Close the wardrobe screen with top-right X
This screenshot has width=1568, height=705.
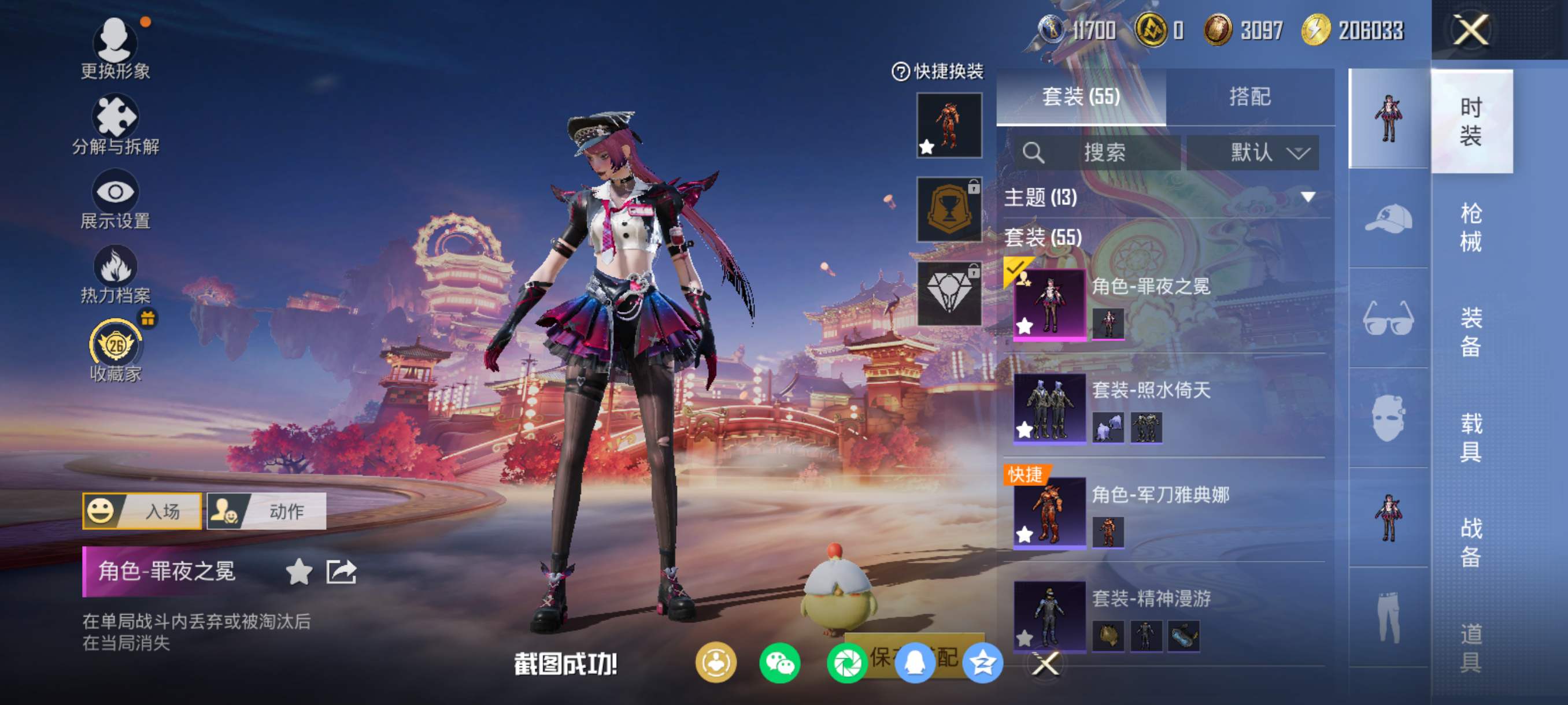(1471, 30)
